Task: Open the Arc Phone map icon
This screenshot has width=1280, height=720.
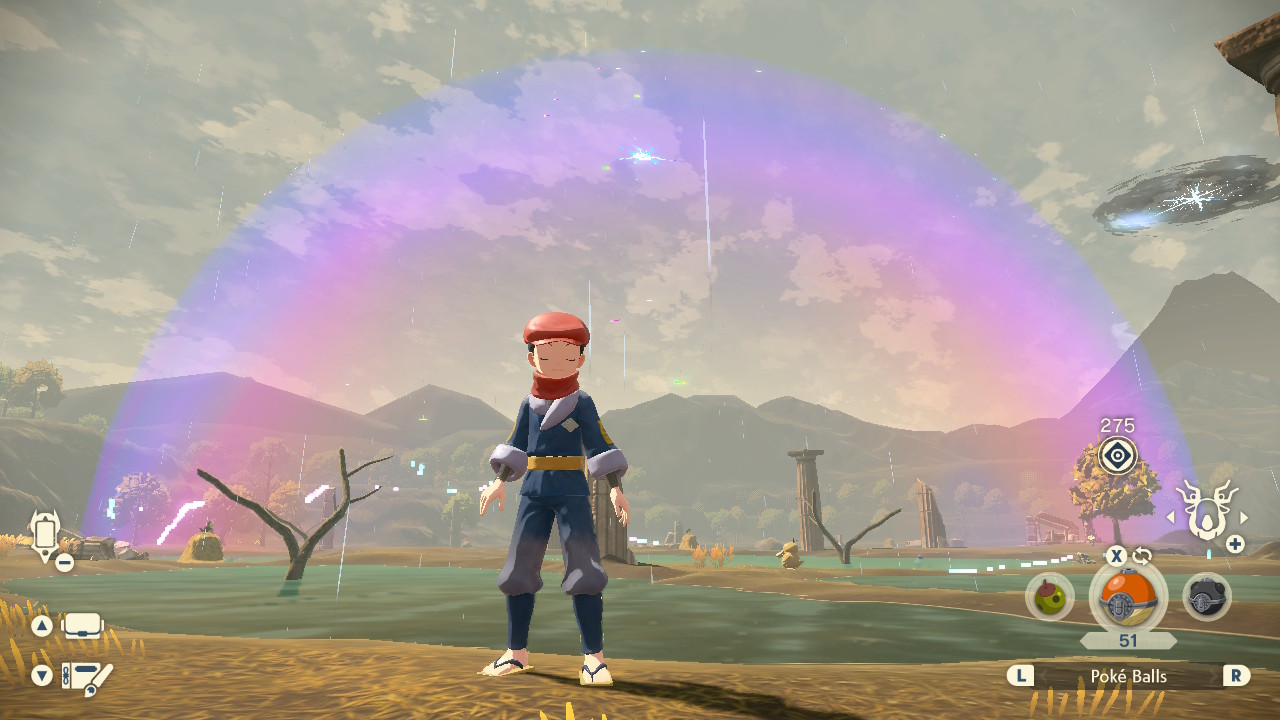Action: tap(45, 532)
